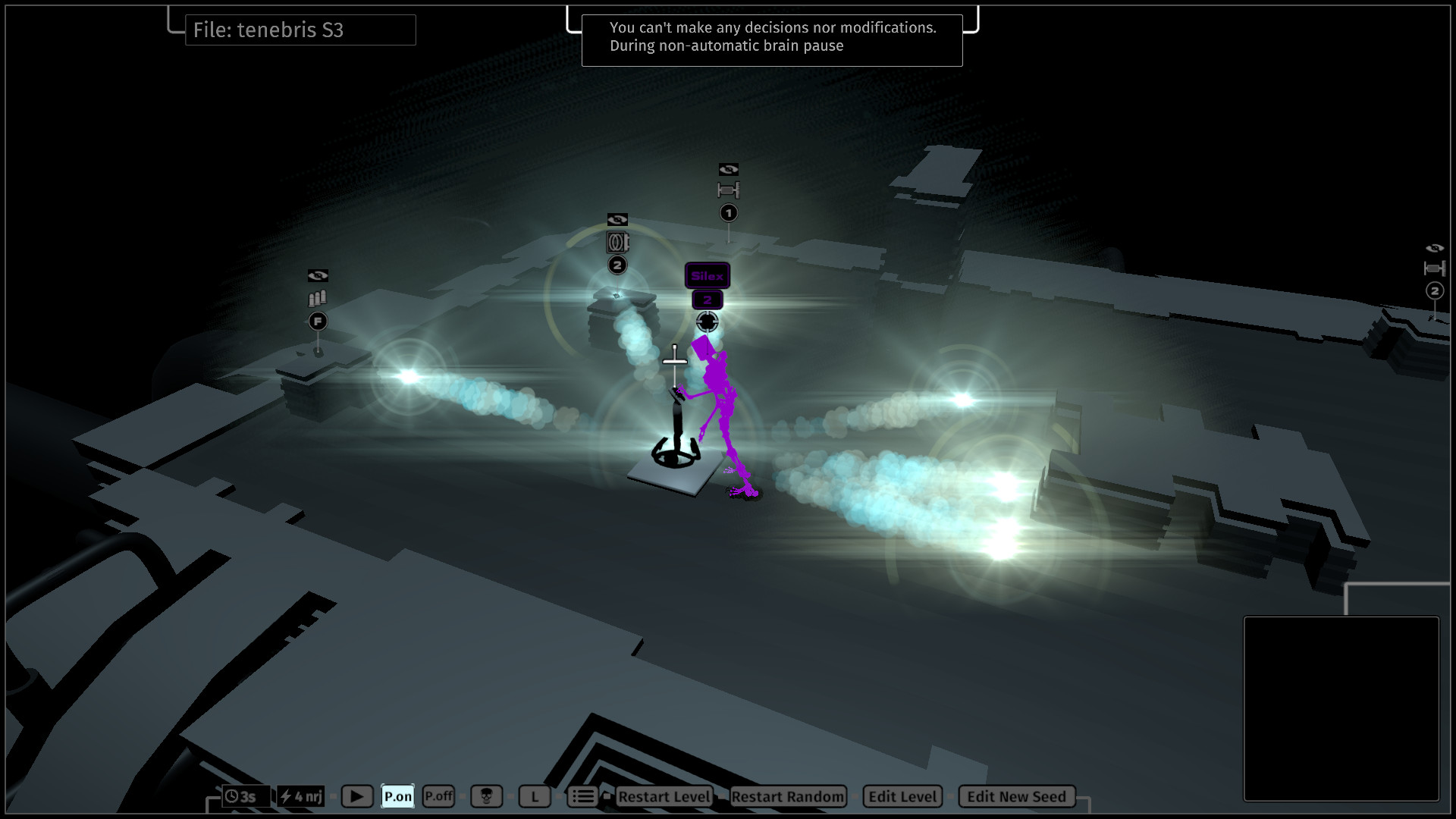Click the Restart Level button
This screenshot has width=1456, height=819.
(664, 796)
